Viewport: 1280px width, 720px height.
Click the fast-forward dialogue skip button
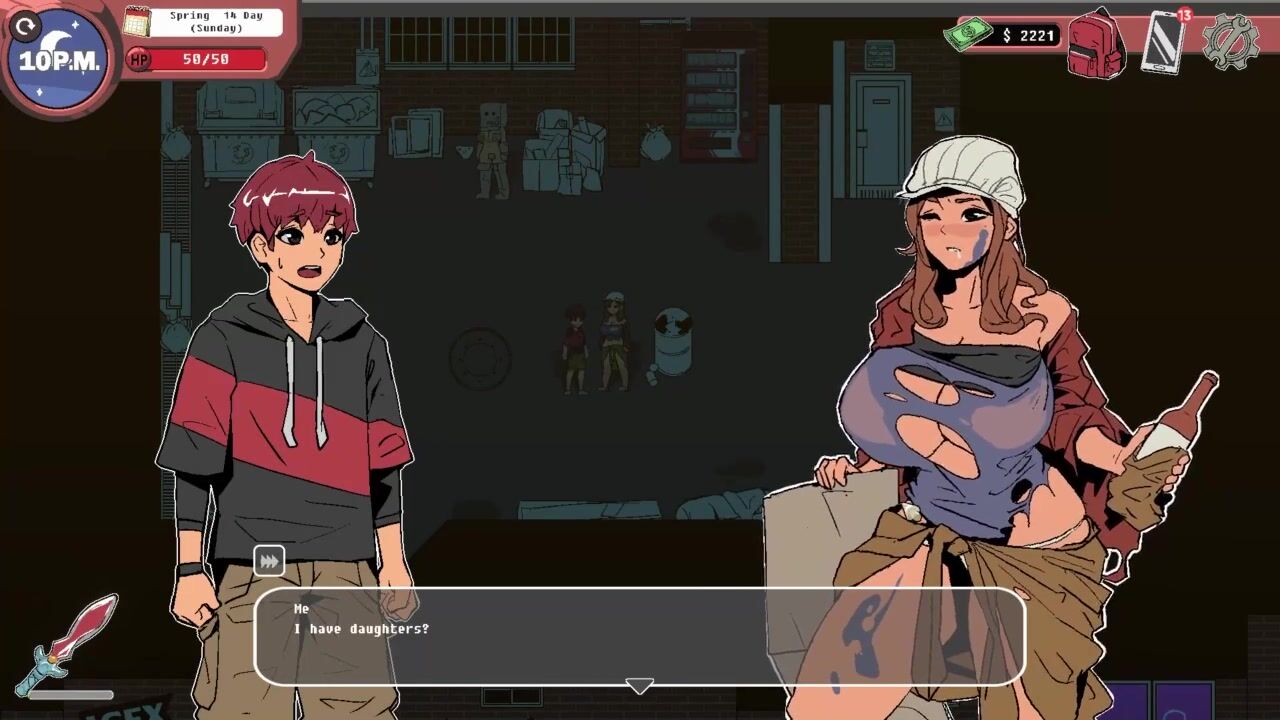269,561
